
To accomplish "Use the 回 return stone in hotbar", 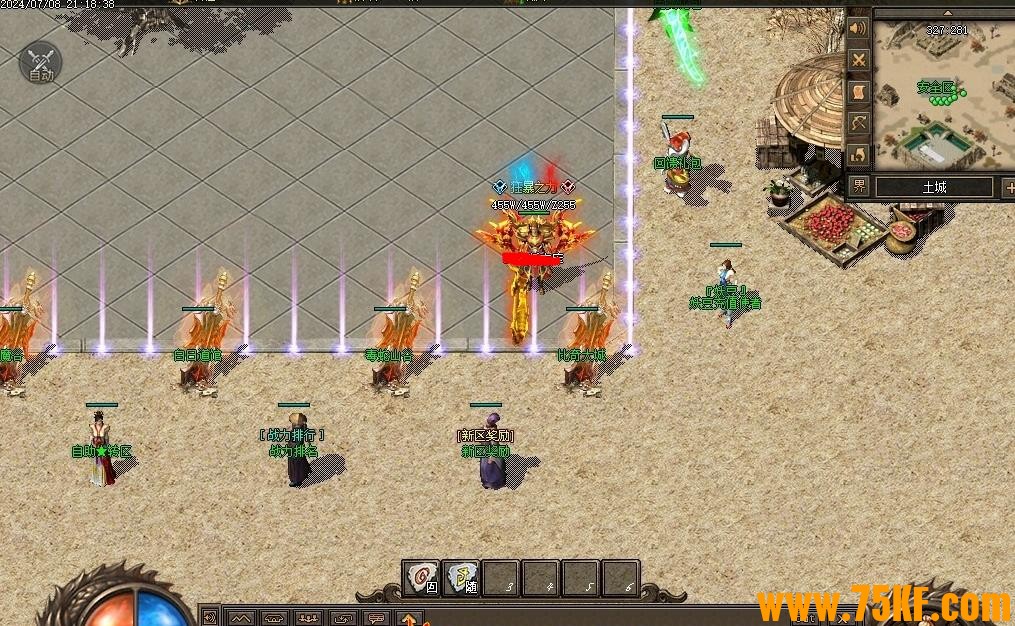I will click(x=422, y=578).
